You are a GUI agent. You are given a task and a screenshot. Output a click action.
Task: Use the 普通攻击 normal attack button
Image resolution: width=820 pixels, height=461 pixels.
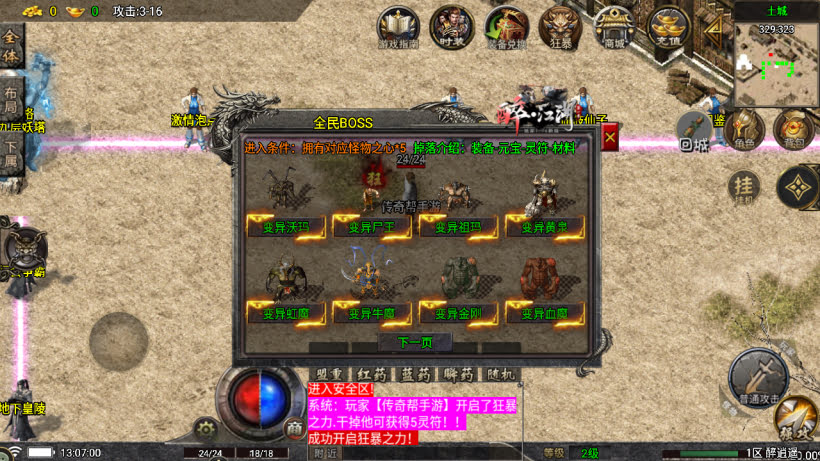coord(756,378)
